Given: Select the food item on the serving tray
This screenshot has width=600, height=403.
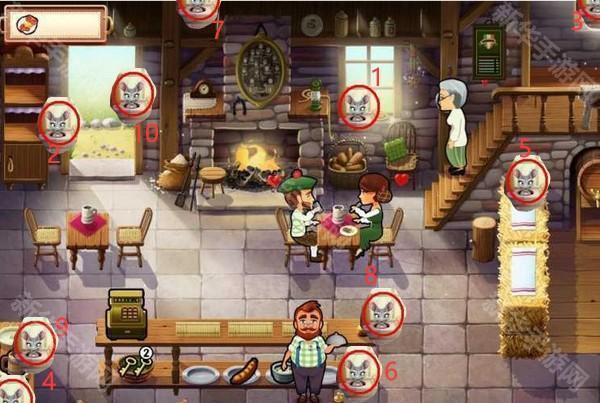Looking at the screenshot, I should click(243, 372).
